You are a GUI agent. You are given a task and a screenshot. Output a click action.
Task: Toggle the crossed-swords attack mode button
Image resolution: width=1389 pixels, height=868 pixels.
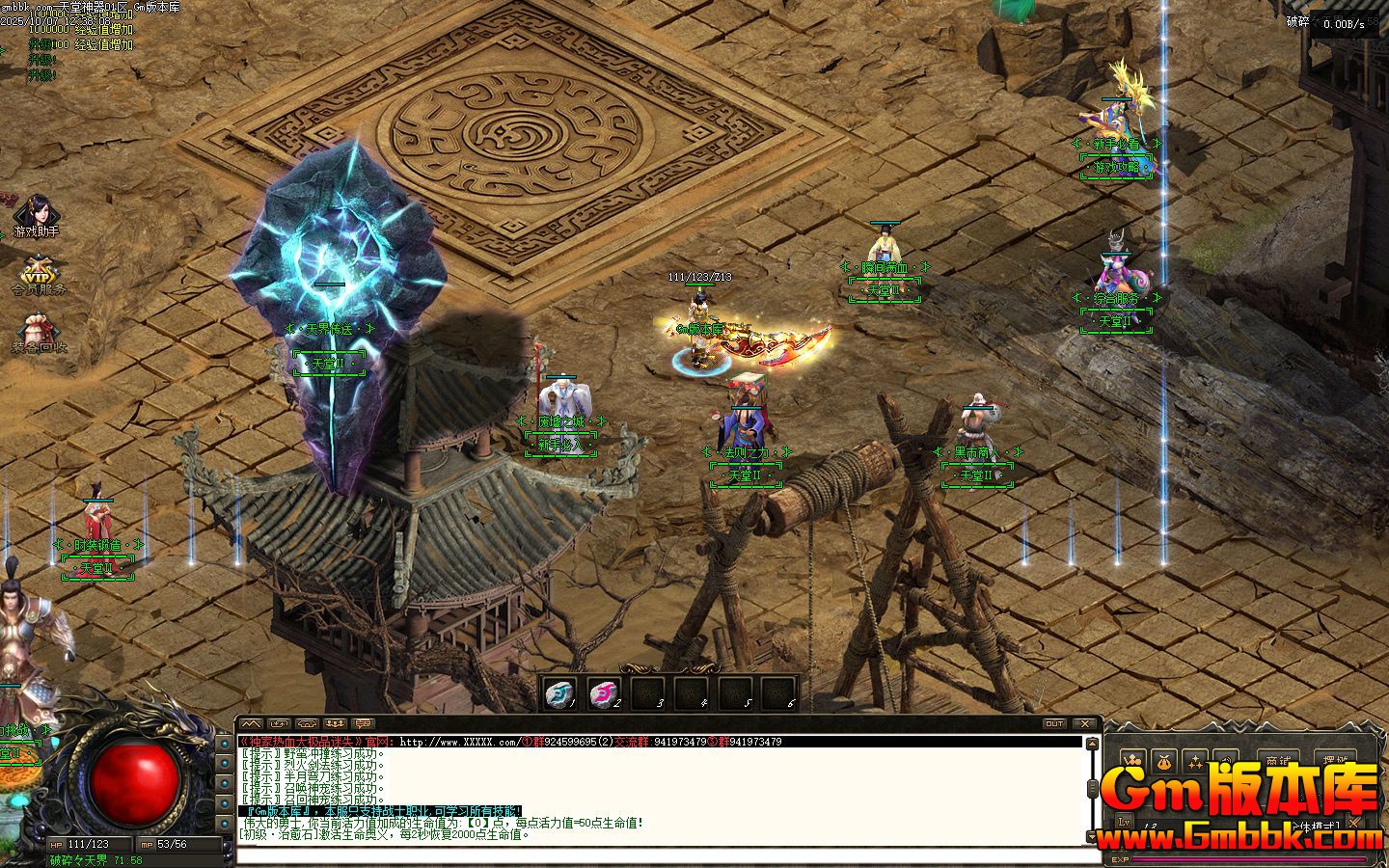click(x=1355, y=823)
